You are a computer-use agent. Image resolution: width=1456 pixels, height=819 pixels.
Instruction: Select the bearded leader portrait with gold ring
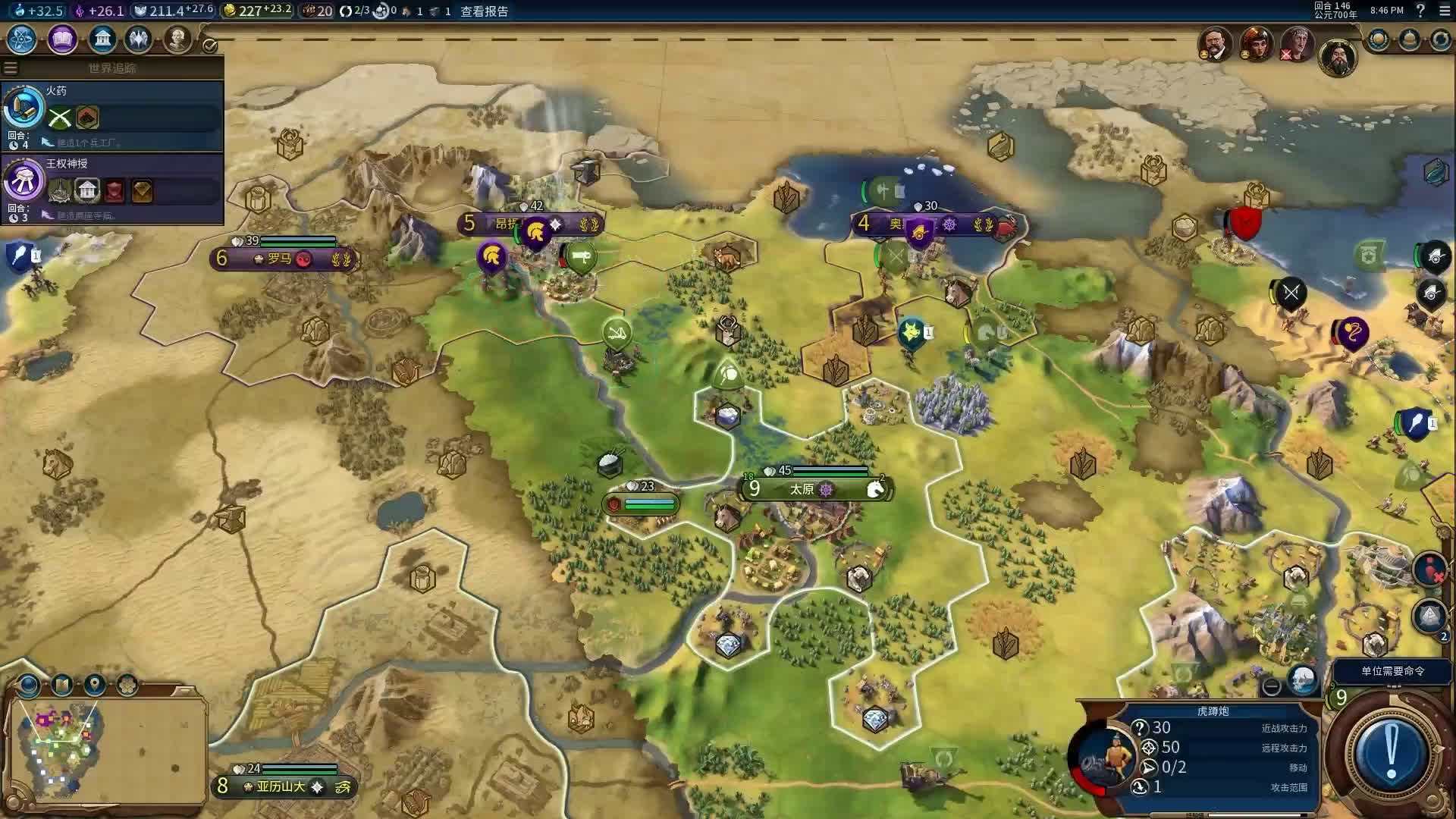point(1337,57)
